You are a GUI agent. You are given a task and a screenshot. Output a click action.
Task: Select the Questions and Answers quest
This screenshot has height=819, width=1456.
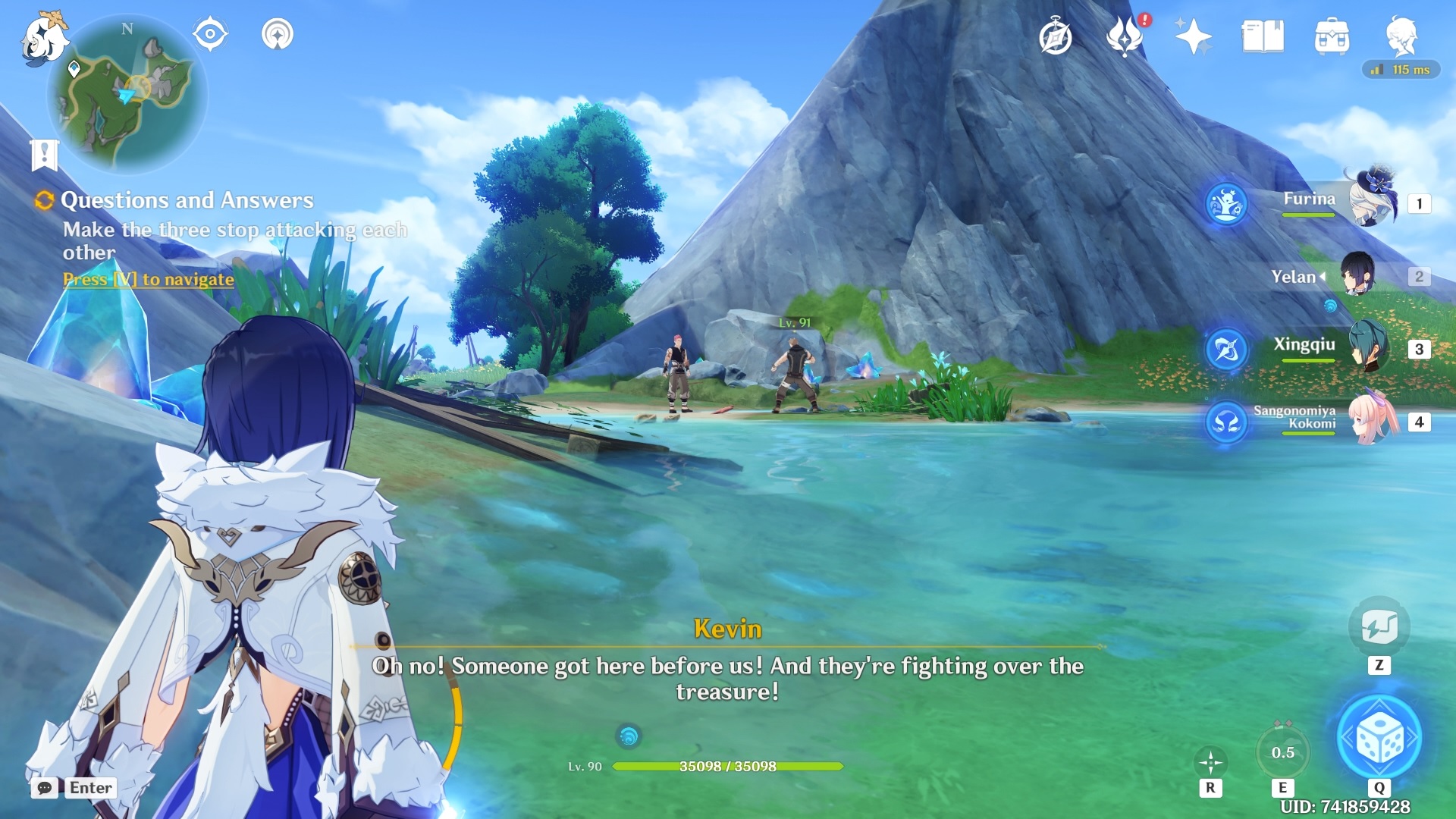pos(187,200)
